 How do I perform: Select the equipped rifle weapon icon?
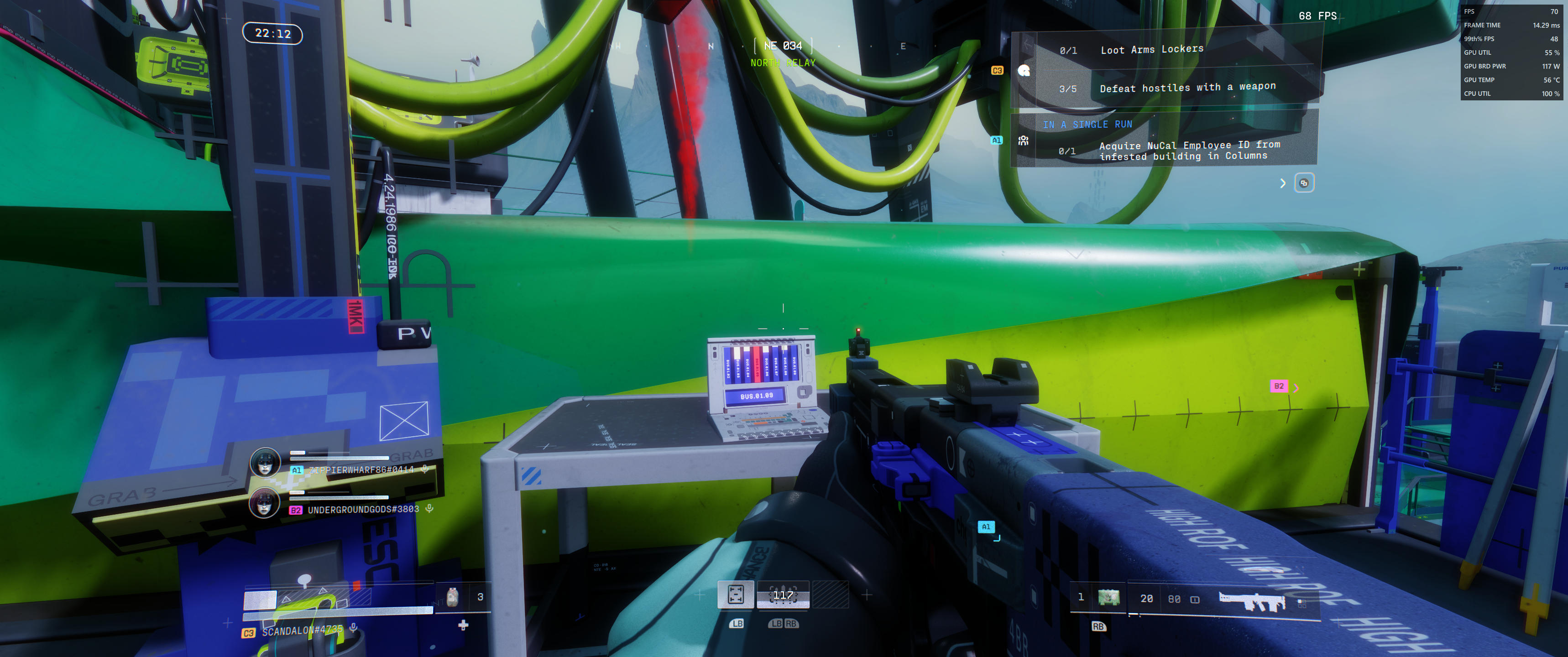pos(1251,600)
